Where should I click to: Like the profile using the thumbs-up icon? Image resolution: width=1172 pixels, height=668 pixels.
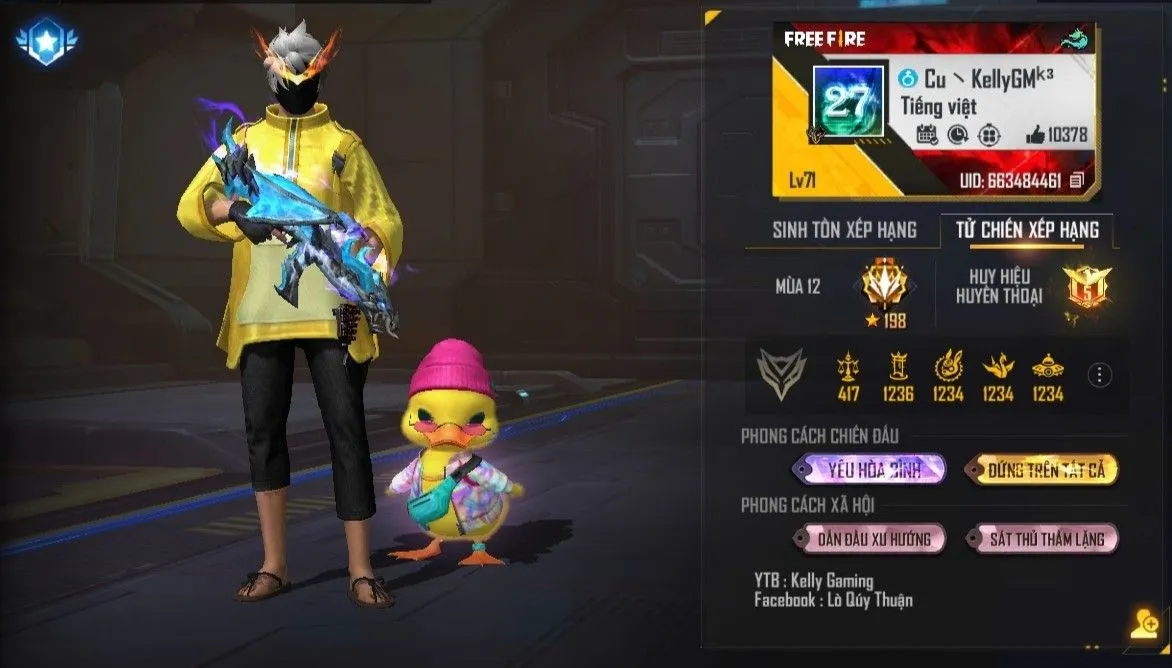(1035, 135)
